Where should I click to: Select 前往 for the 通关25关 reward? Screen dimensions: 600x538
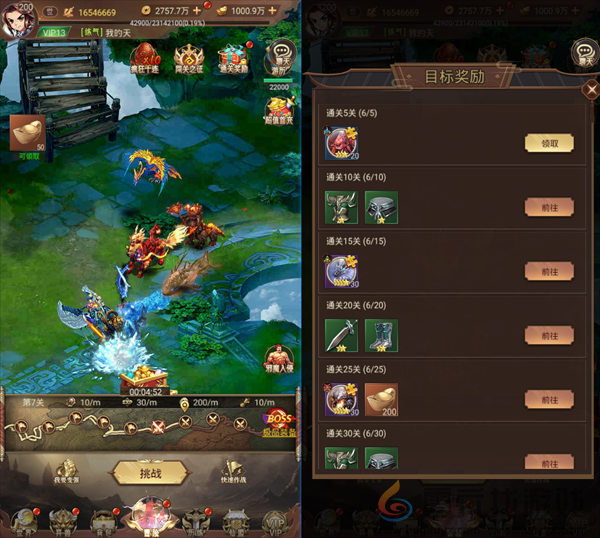tap(549, 399)
